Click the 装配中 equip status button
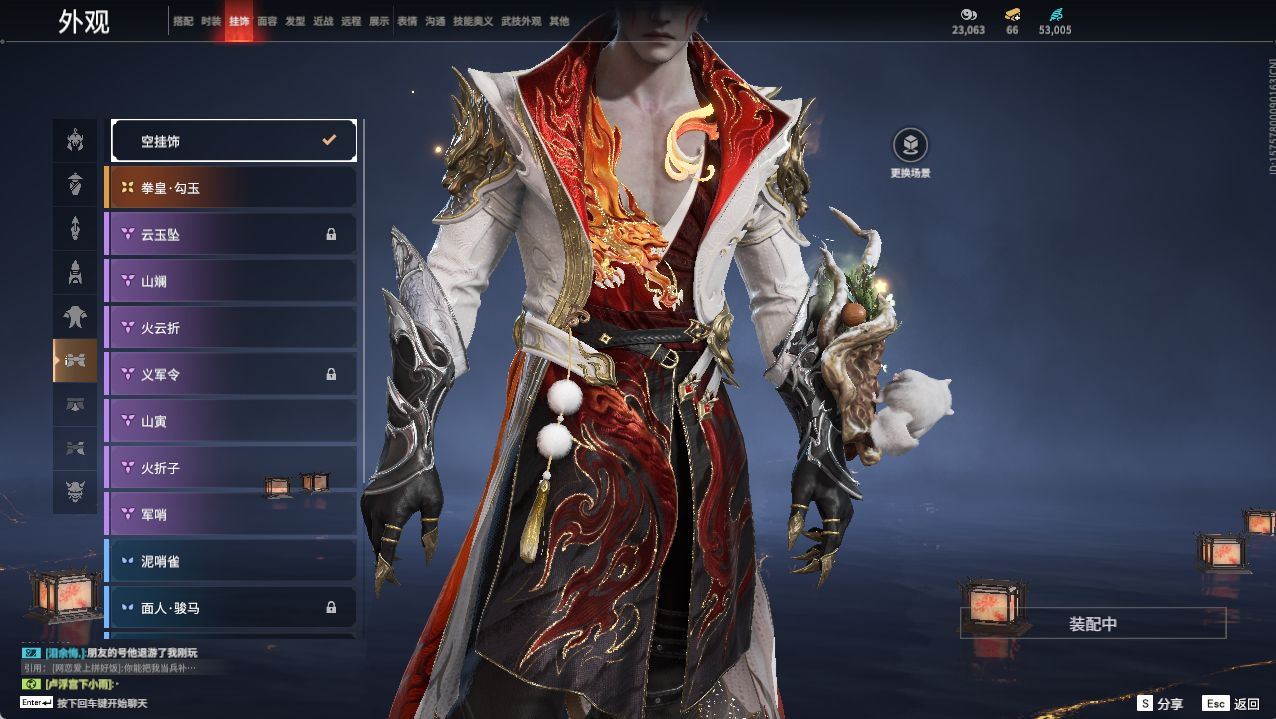Image resolution: width=1276 pixels, height=719 pixels. [x=1093, y=624]
